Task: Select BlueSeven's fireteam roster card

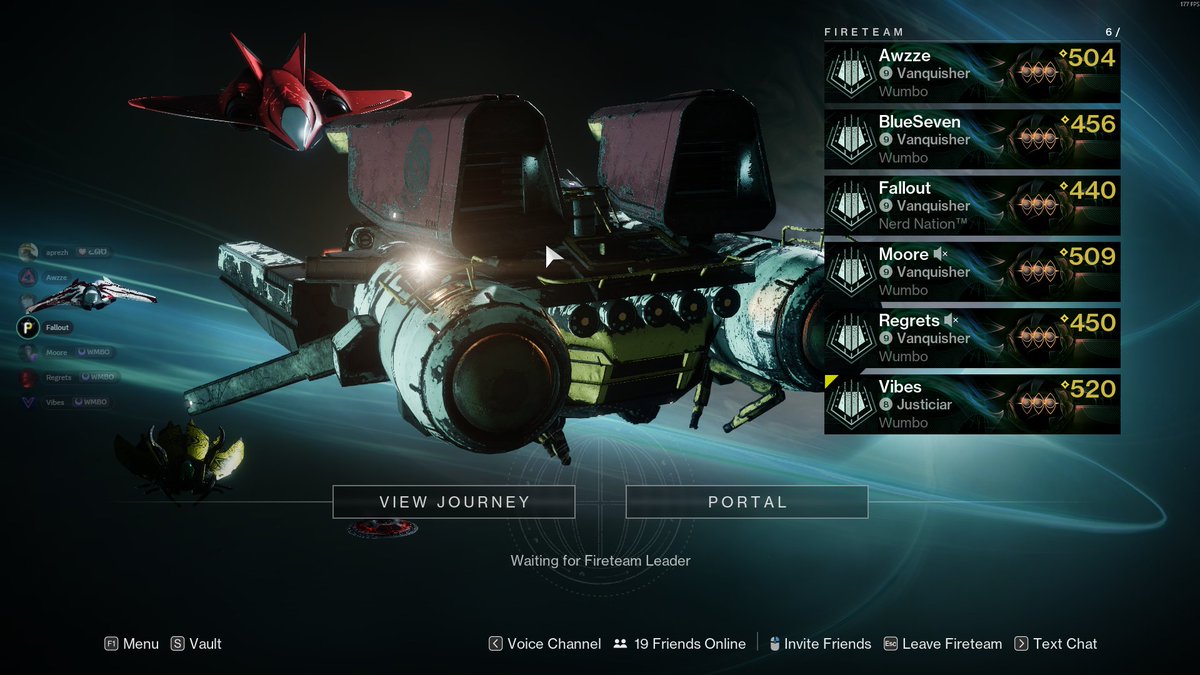Action: (x=971, y=139)
